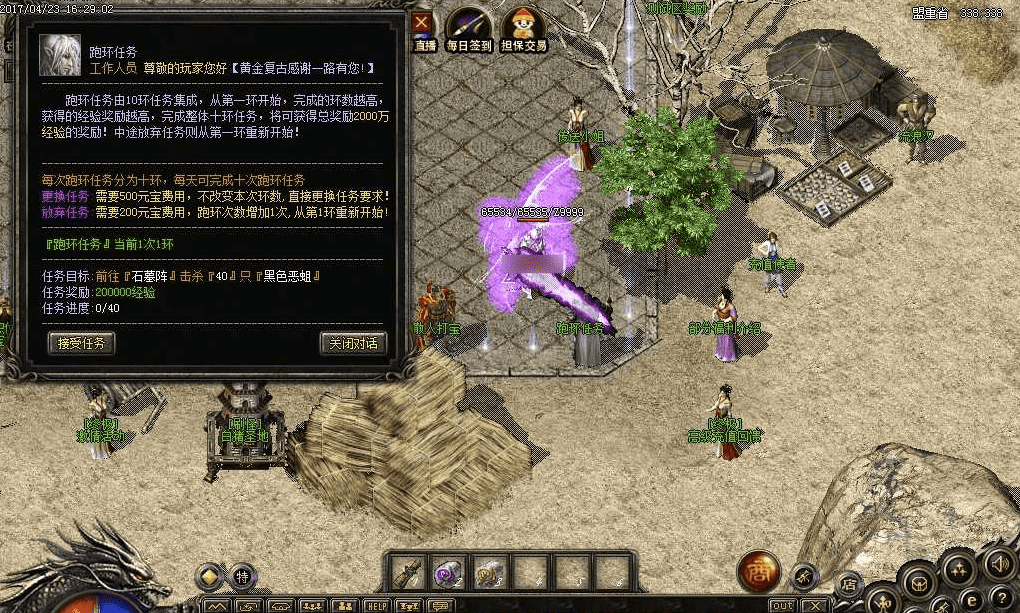Close the live stream red X icon
This screenshot has height=613, width=1020.
point(423,21)
